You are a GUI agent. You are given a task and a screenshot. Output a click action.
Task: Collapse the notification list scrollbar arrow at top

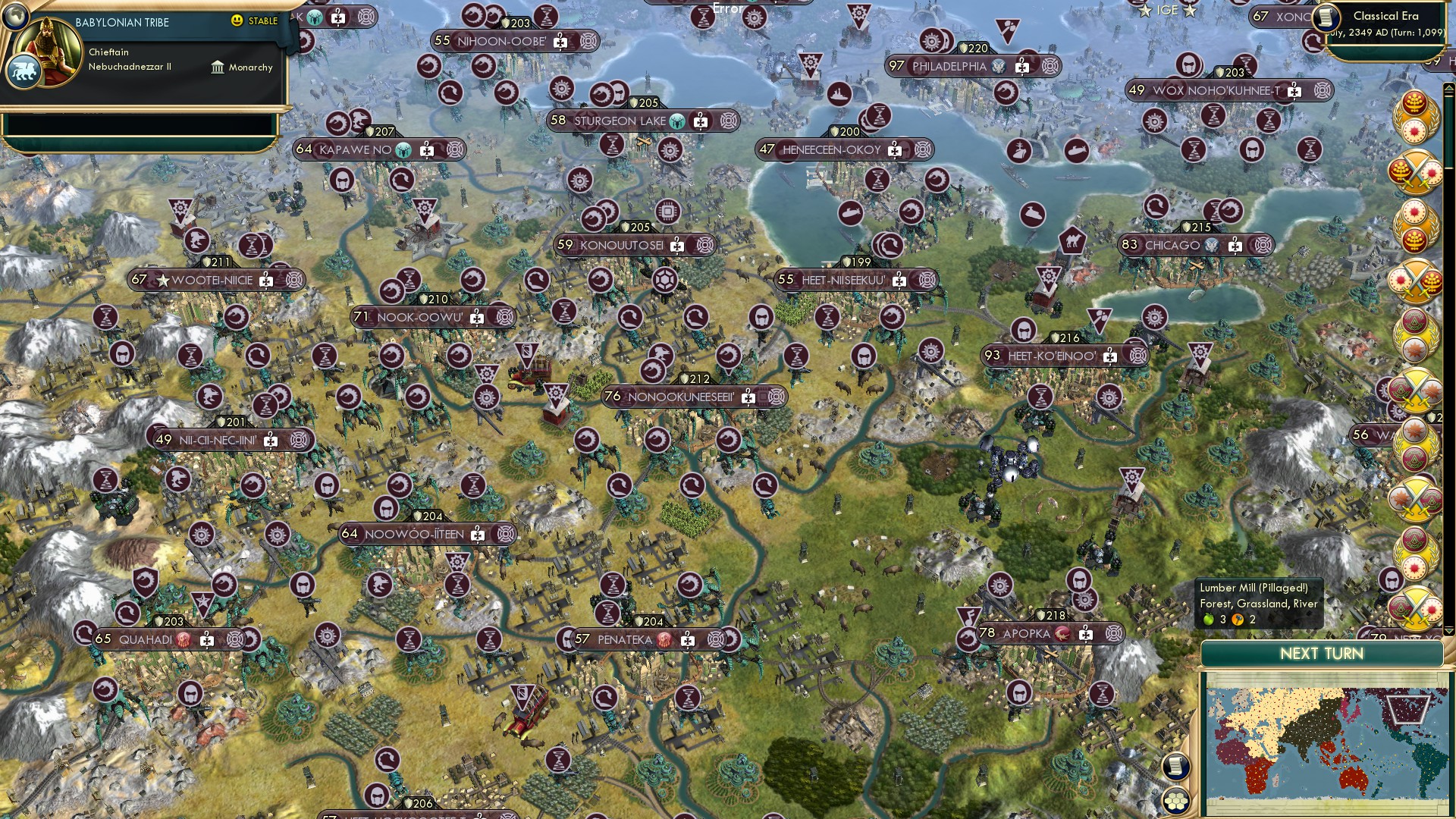click(x=1448, y=89)
